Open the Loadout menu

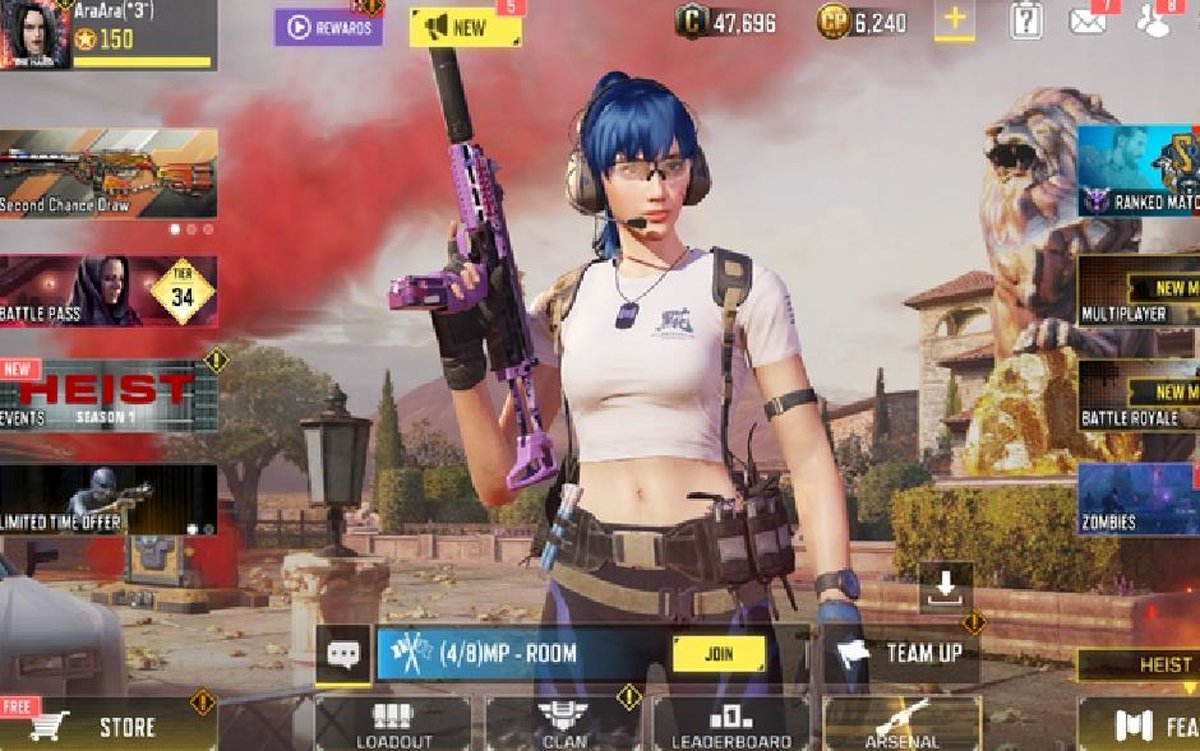click(x=393, y=725)
